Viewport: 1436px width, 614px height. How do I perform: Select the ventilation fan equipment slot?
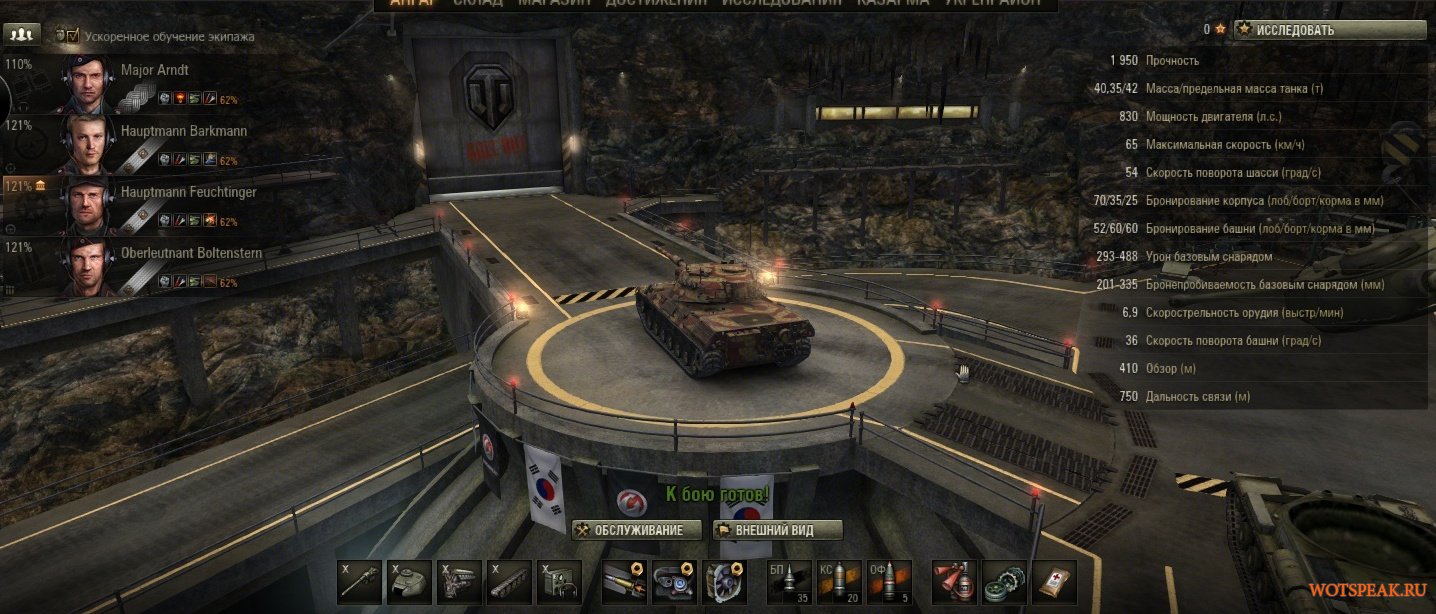(x=726, y=582)
